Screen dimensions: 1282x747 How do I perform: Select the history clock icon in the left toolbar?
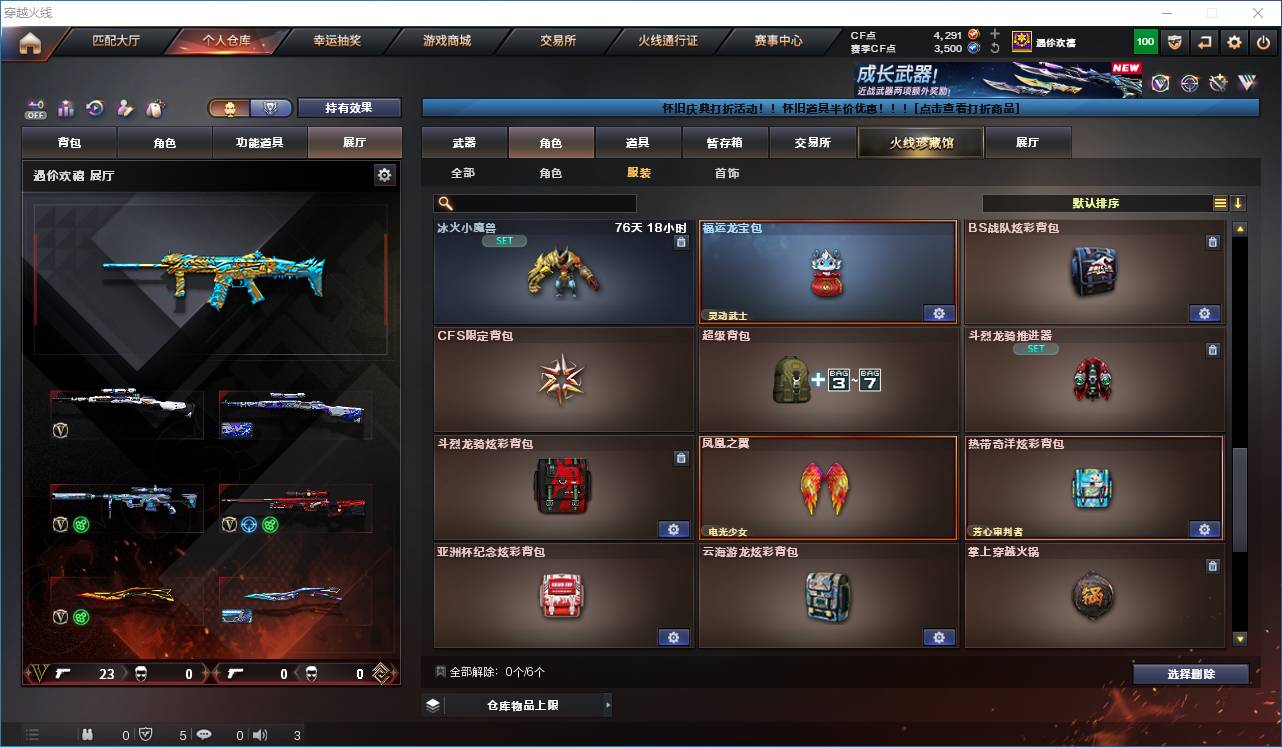pyautogui.click(x=95, y=108)
